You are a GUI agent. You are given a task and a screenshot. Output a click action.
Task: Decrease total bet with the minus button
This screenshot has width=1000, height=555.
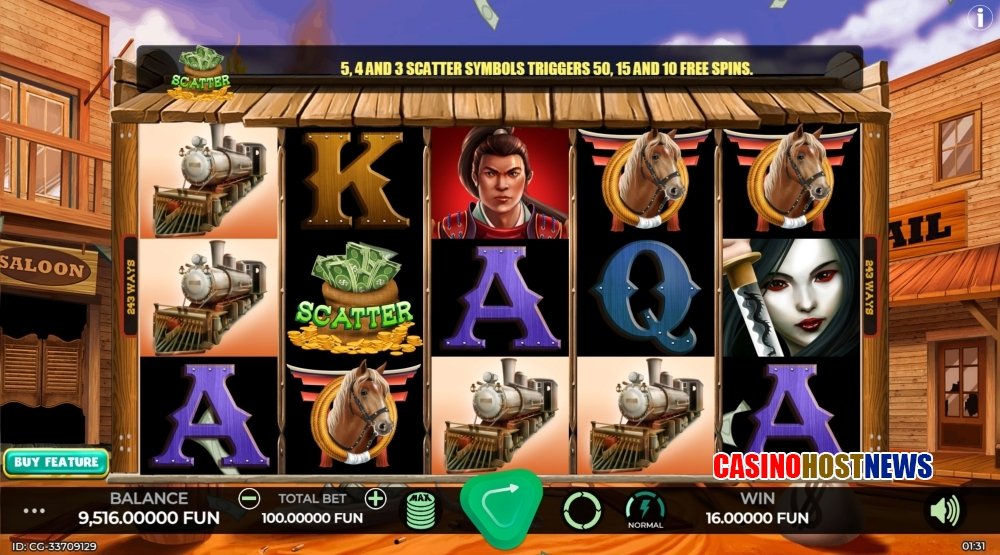[x=250, y=498]
